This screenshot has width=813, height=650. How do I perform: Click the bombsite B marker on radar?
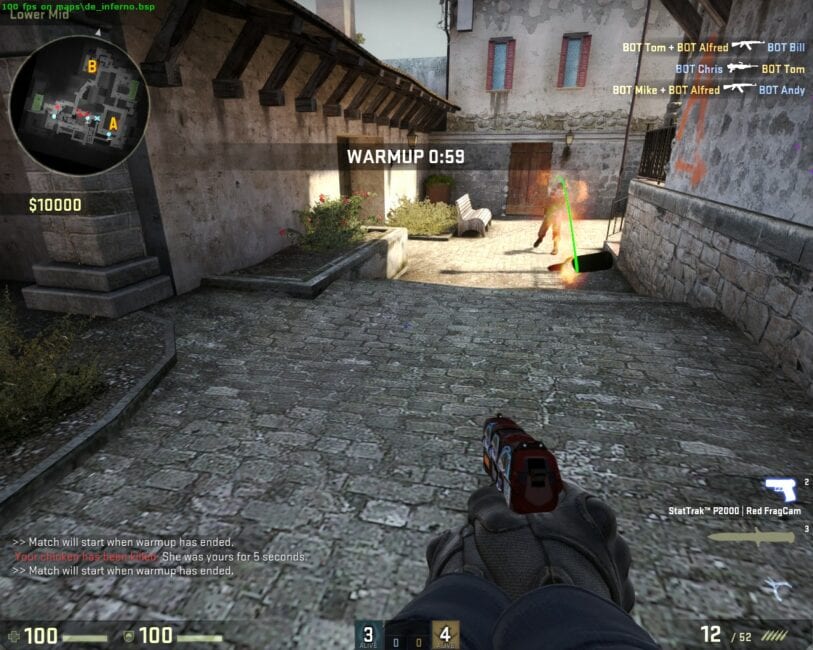[x=91, y=67]
